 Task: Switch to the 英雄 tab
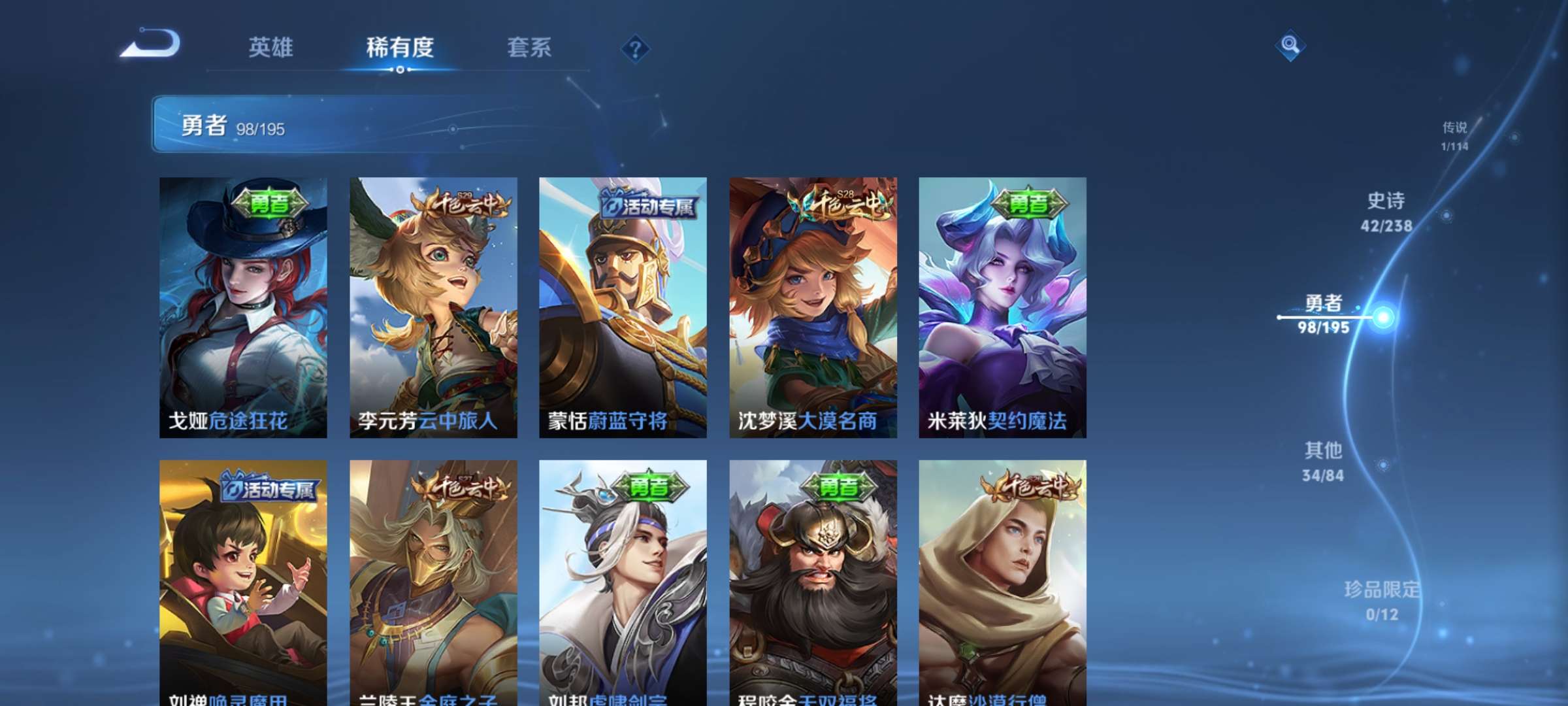click(x=270, y=47)
